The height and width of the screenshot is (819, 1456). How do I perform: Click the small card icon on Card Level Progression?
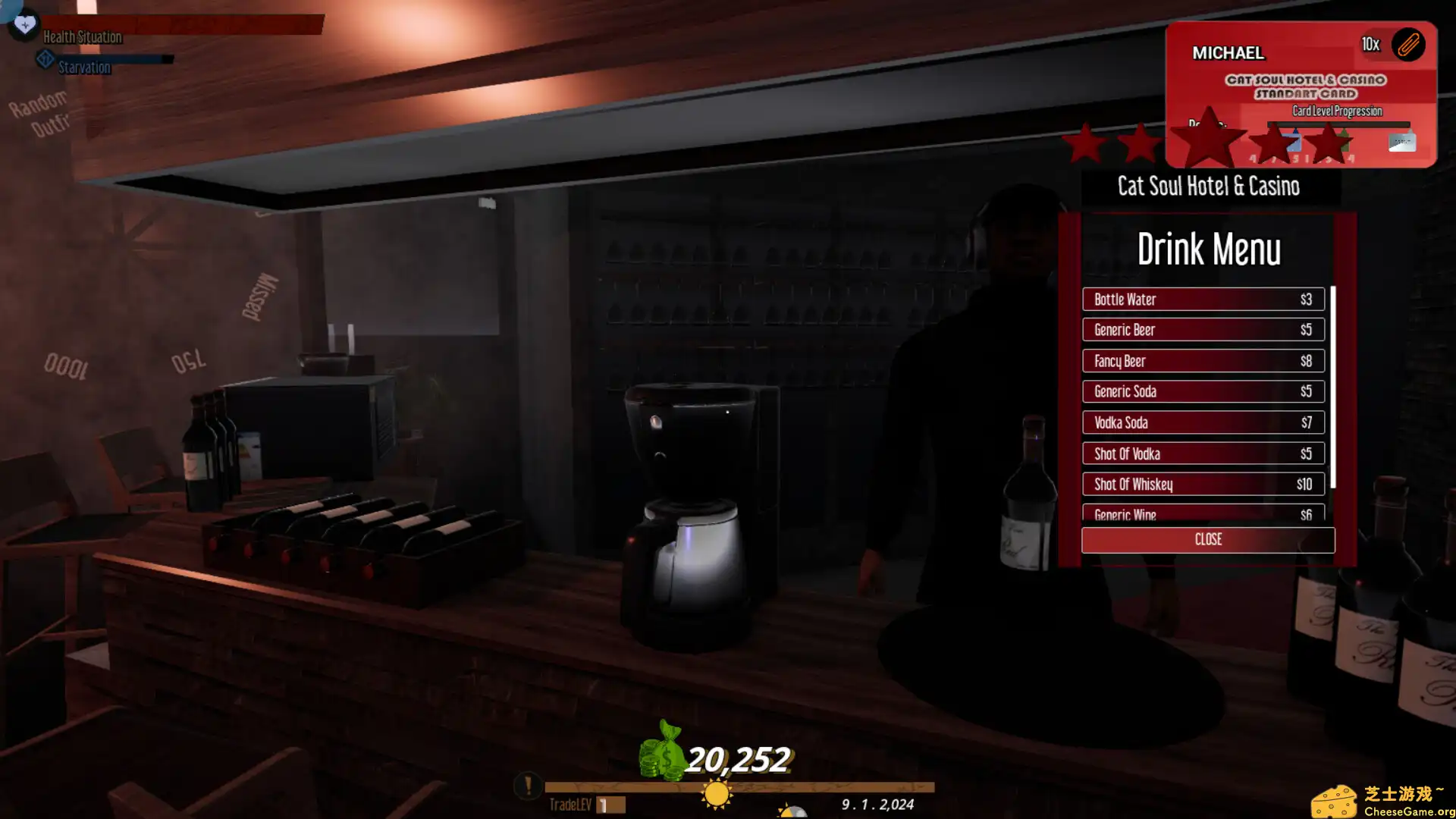tap(1402, 141)
